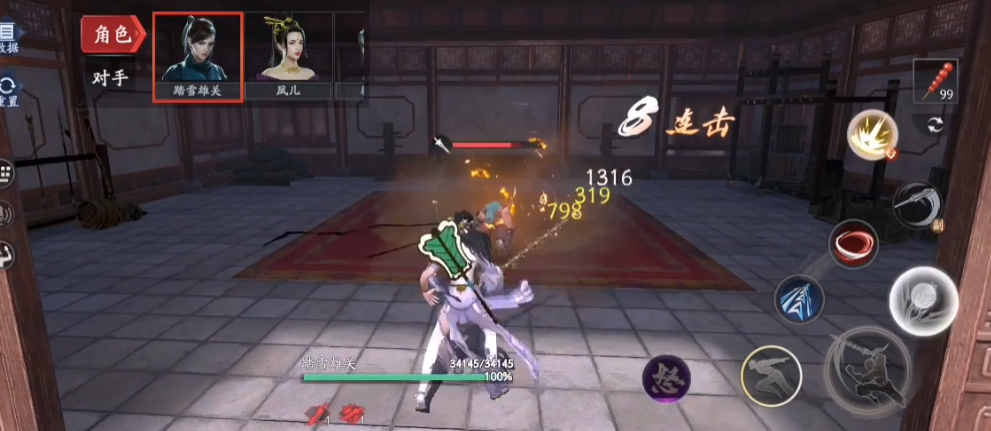Pick the 凤儿 character portrait
991x431 pixels.
coord(288,56)
